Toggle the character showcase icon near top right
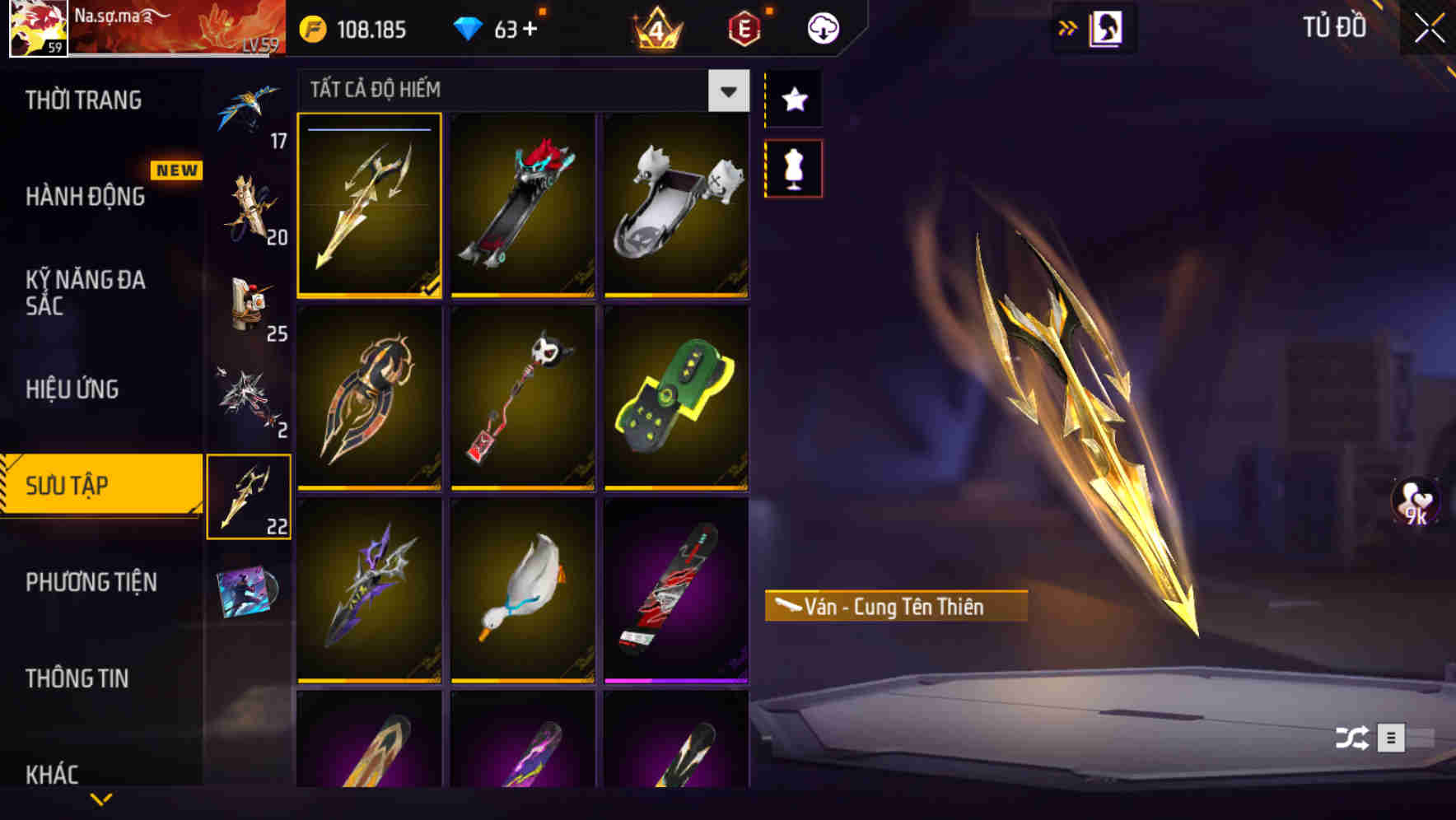Image resolution: width=1456 pixels, height=820 pixels. click(x=1108, y=27)
